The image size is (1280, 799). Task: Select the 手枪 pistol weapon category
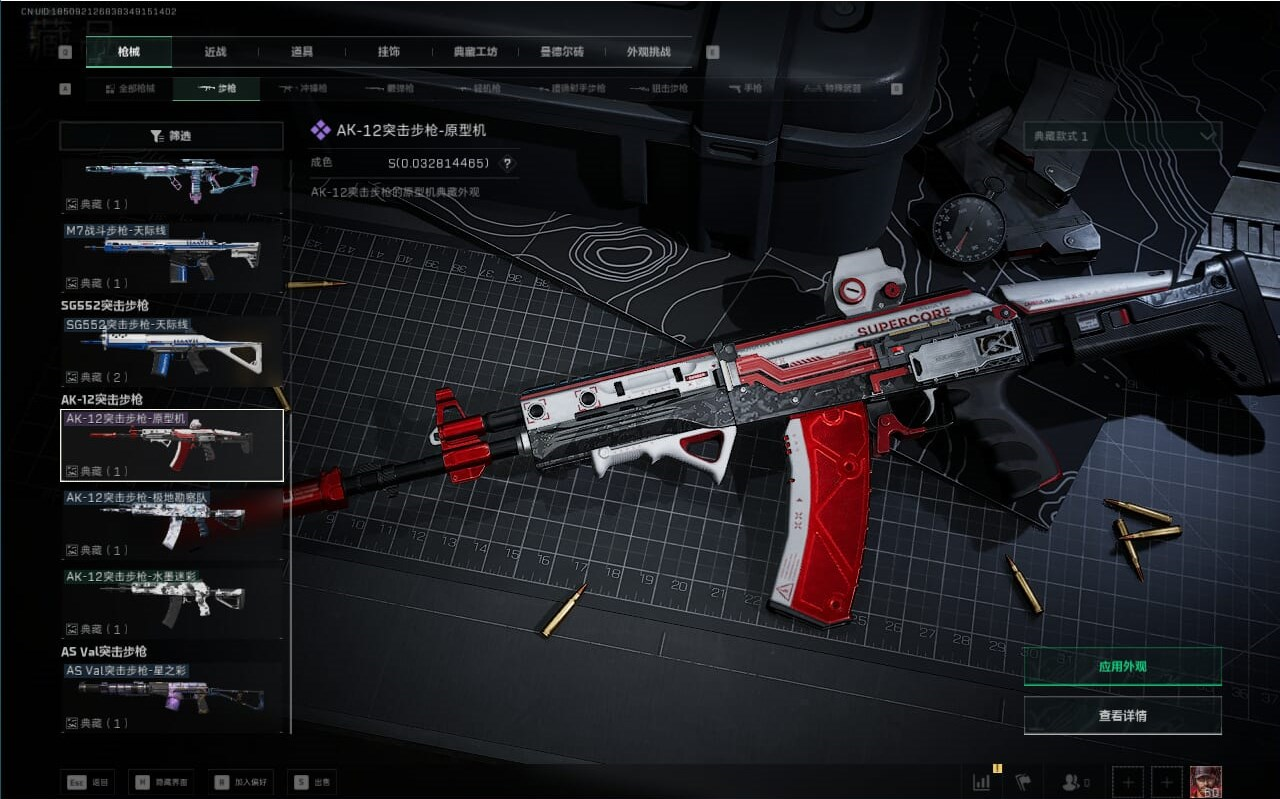(745, 89)
